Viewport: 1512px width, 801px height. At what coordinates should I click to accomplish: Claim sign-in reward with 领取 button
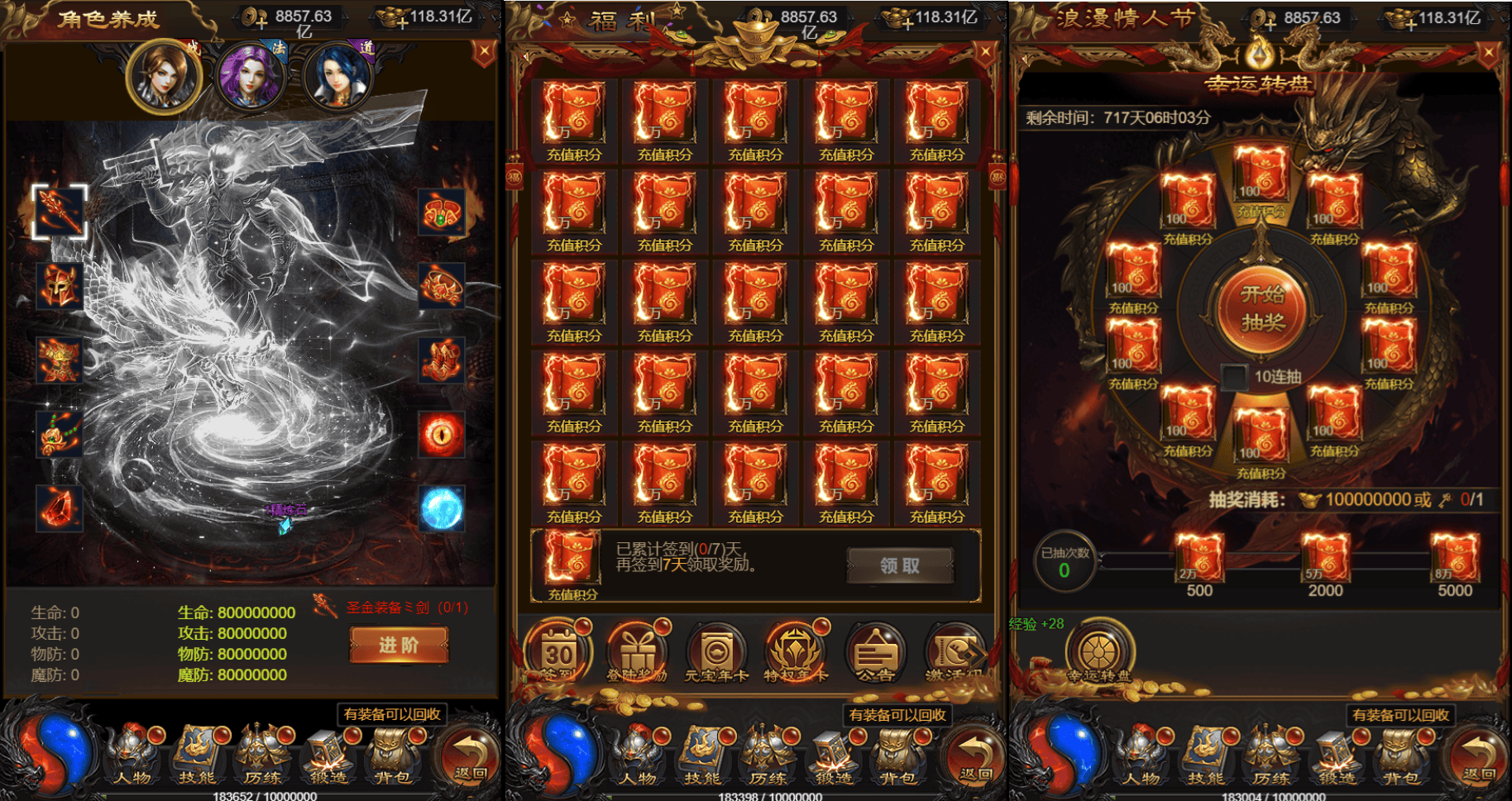899,566
